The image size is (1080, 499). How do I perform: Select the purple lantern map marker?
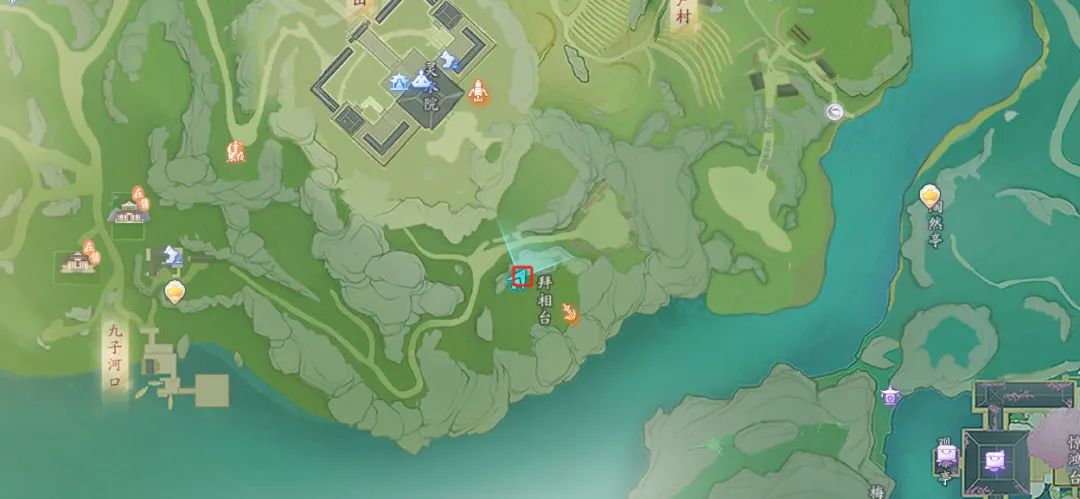(890, 397)
